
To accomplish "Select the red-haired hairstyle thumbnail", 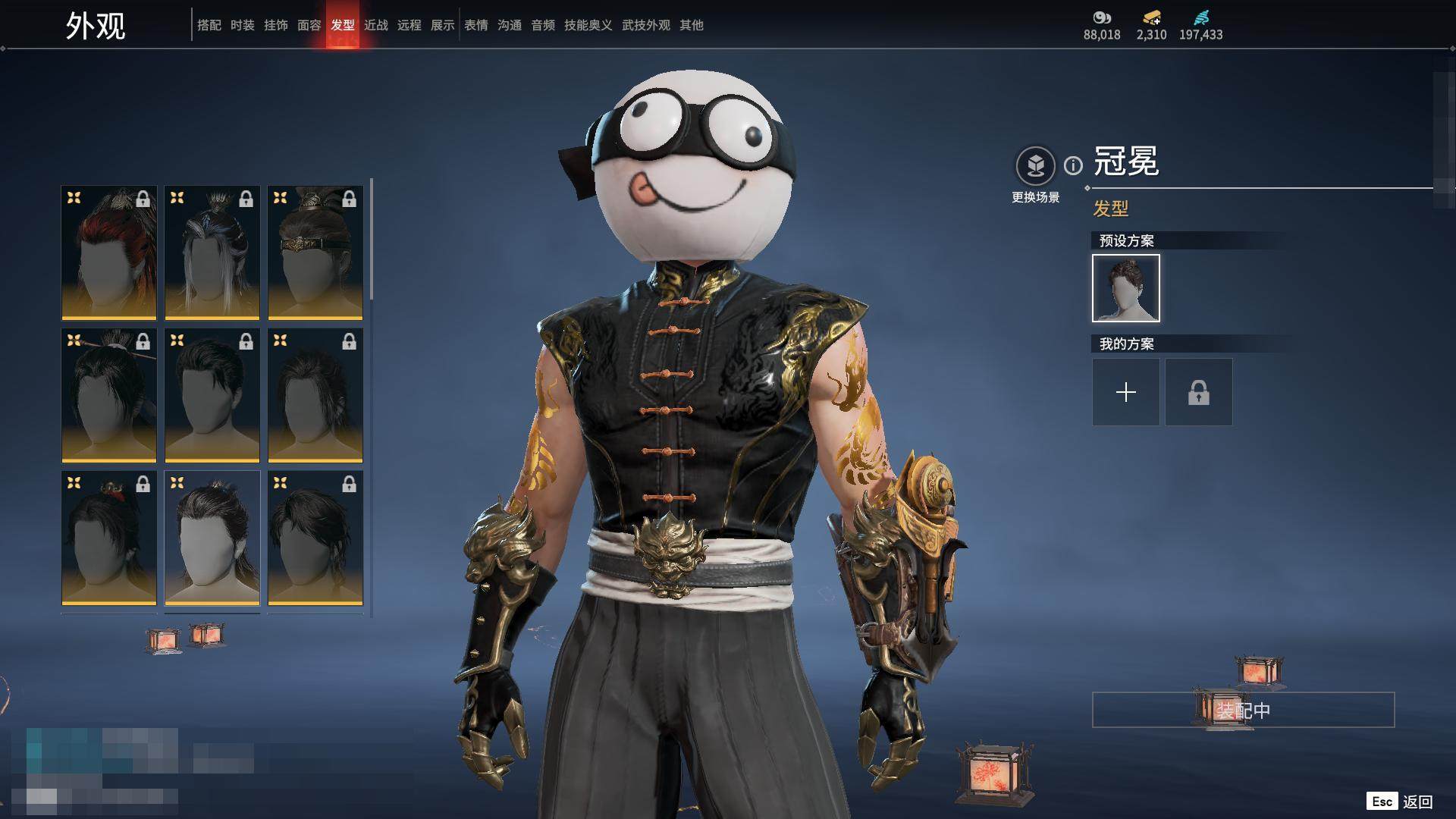I will [109, 253].
